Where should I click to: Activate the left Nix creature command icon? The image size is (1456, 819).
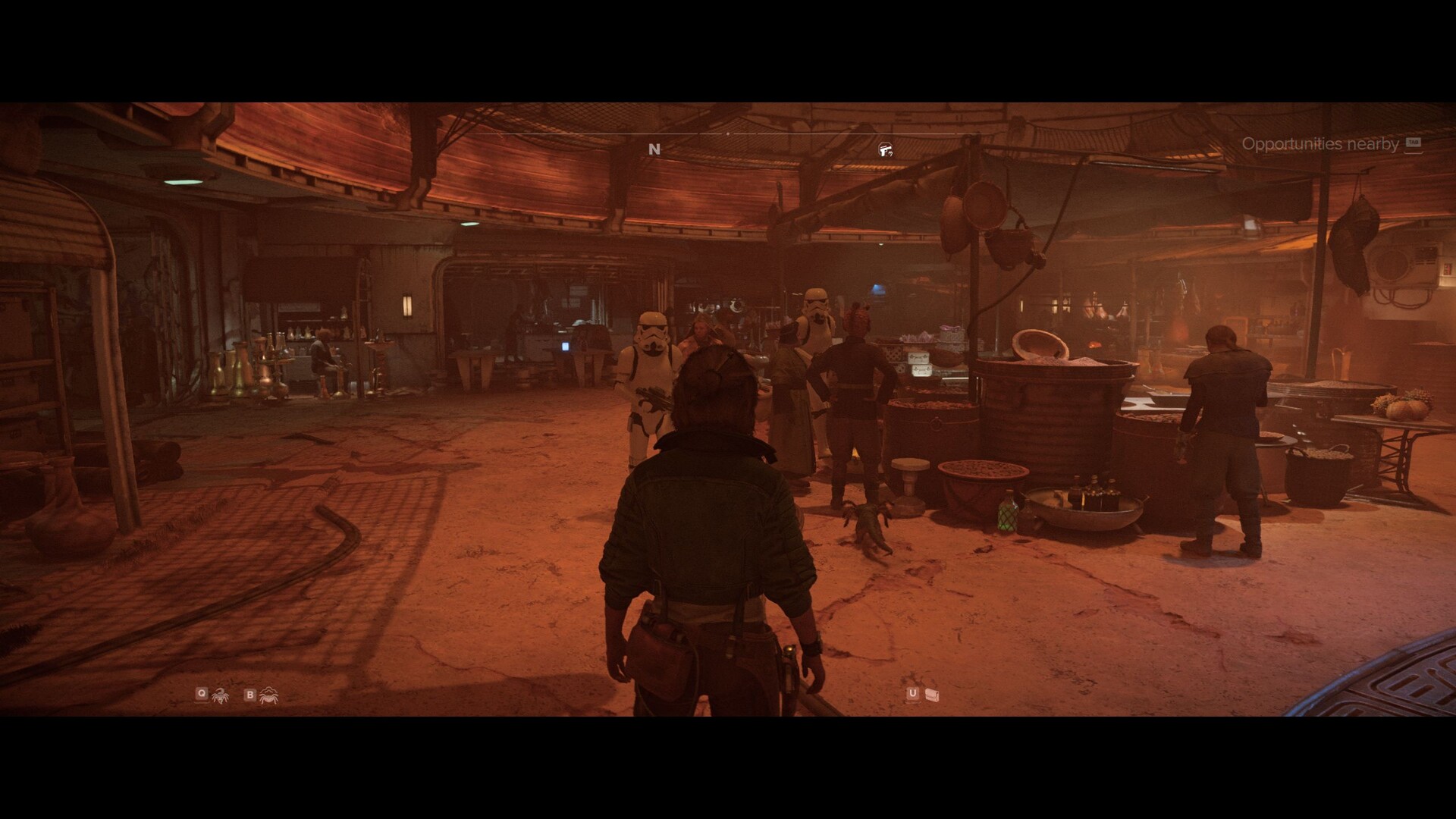[x=220, y=694]
